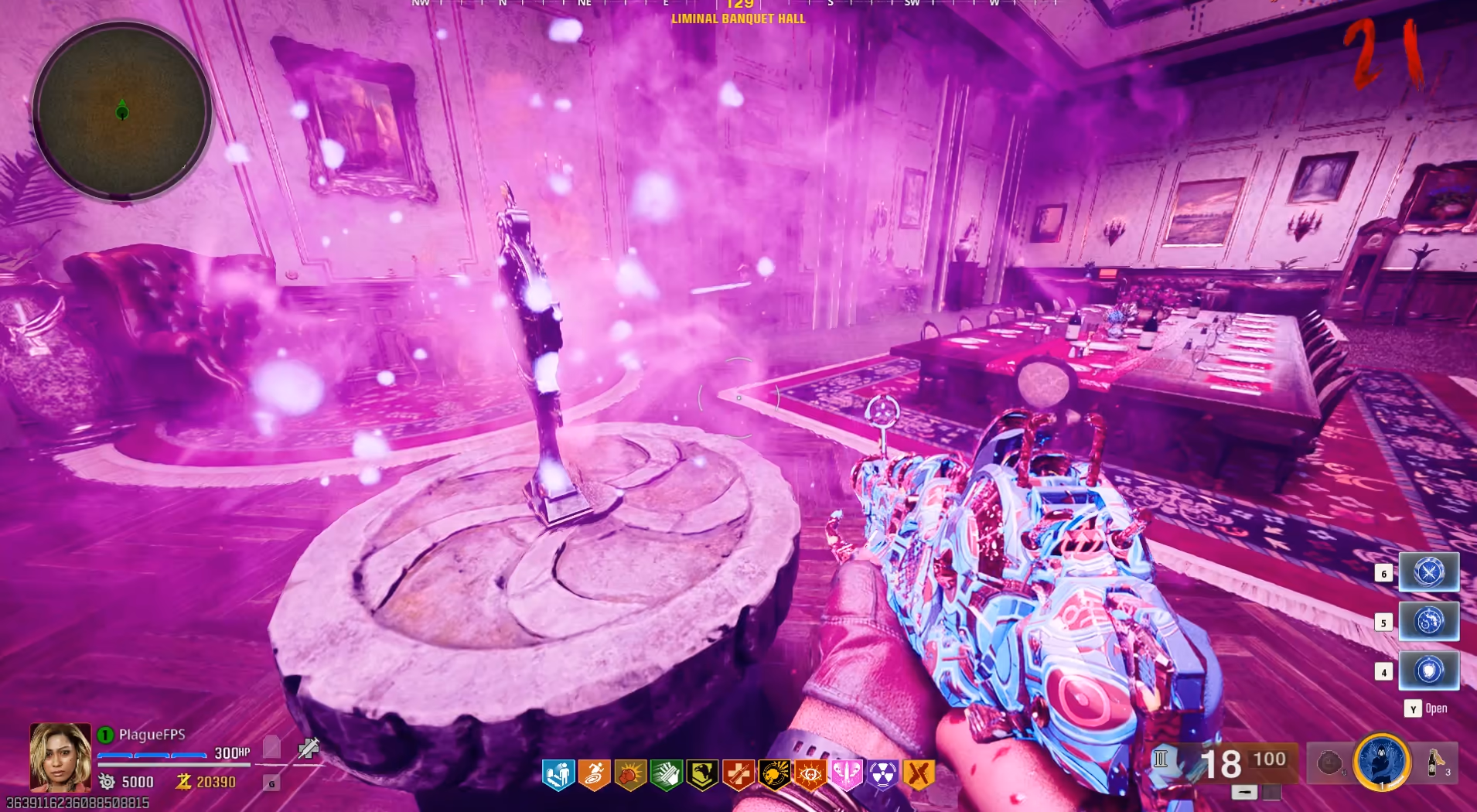Click the green speeding hand perk

click(666, 774)
